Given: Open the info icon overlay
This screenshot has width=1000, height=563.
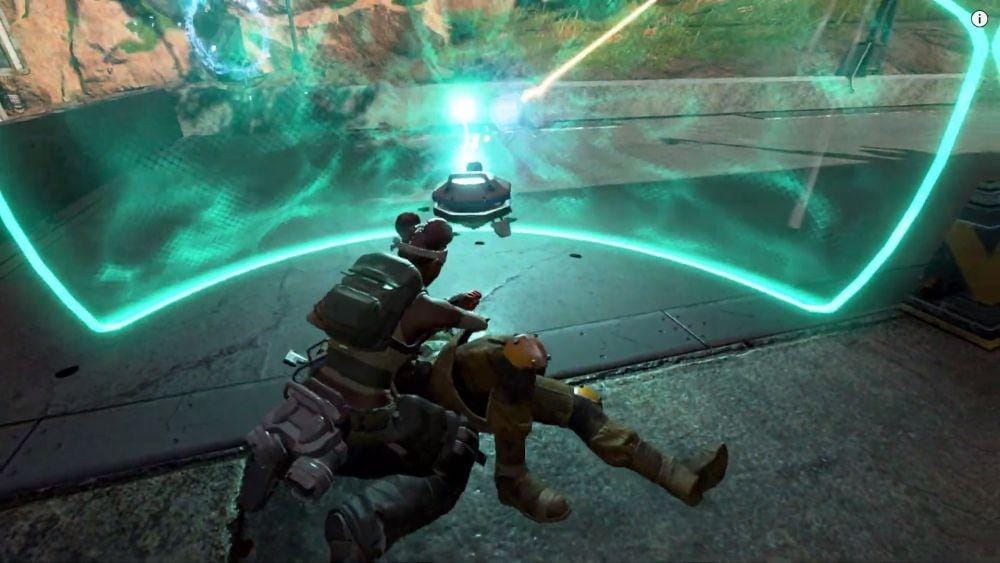Looking at the screenshot, I should (x=979, y=18).
